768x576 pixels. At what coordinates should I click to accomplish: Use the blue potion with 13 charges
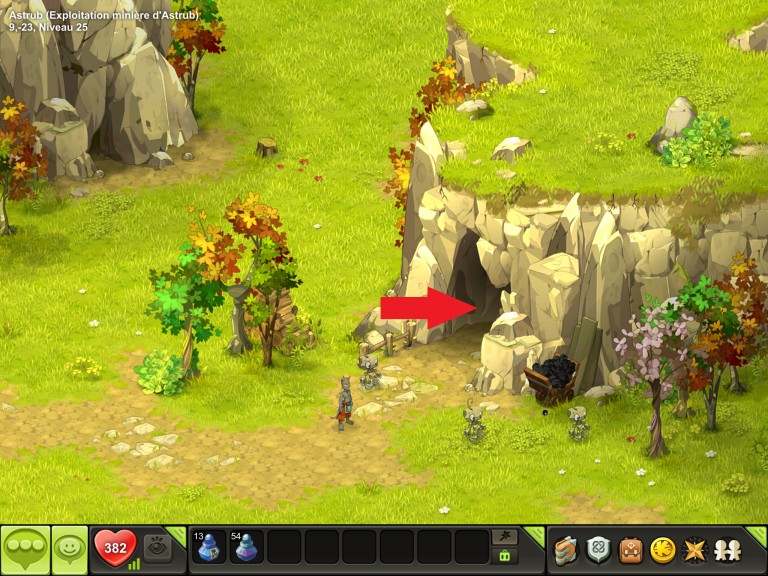coord(209,548)
